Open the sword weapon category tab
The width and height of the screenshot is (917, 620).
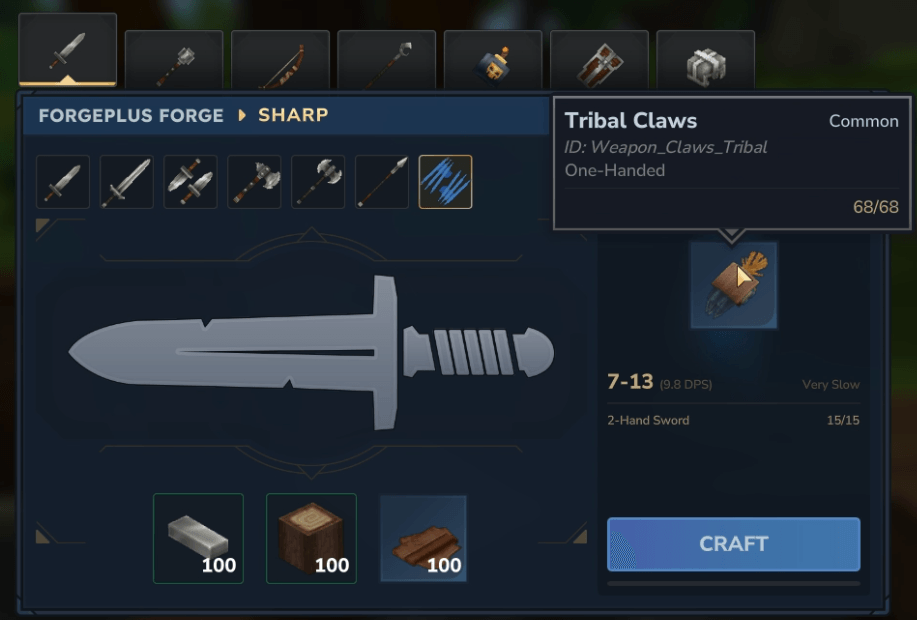tap(68, 50)
